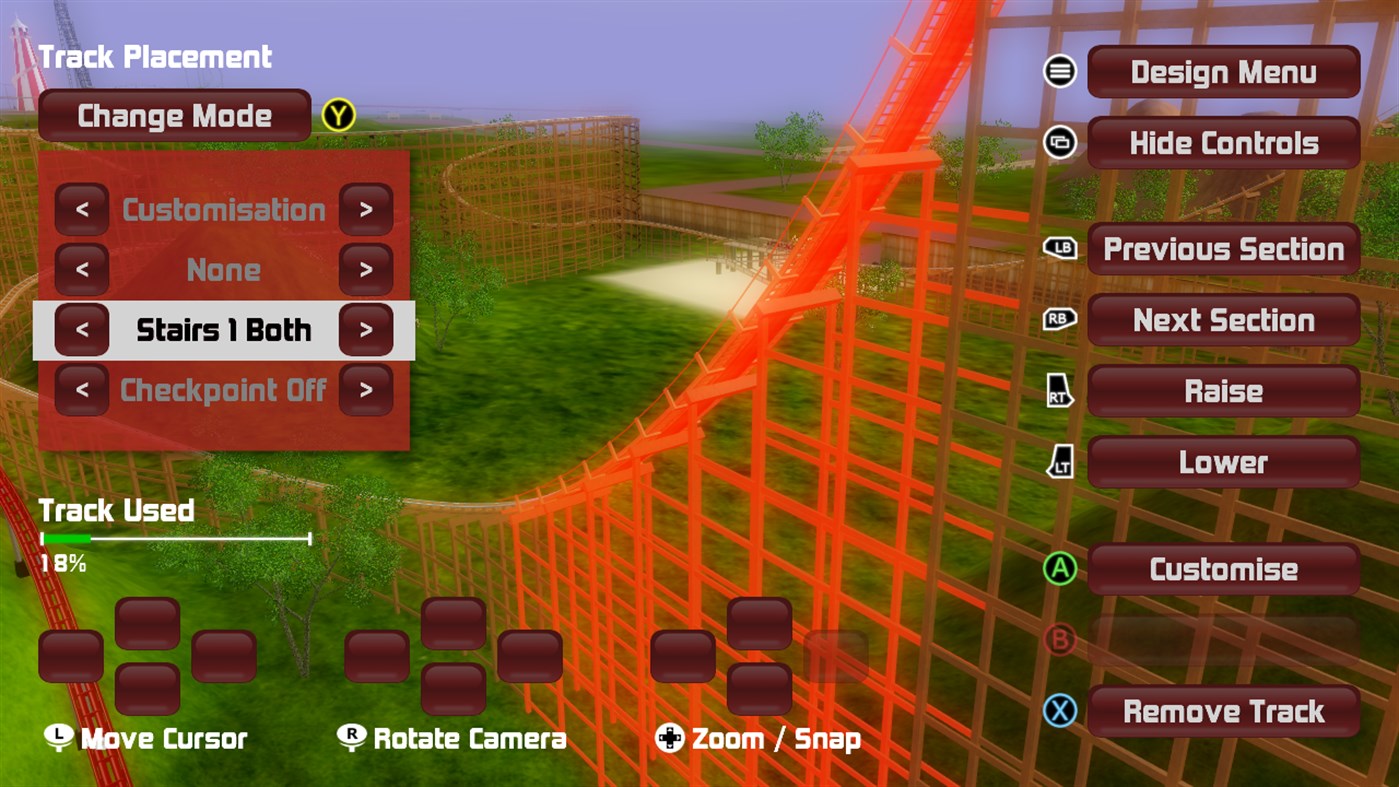Advance to the Next Section
Viewport: 1399px width, 787px height.
(1222, 320)
